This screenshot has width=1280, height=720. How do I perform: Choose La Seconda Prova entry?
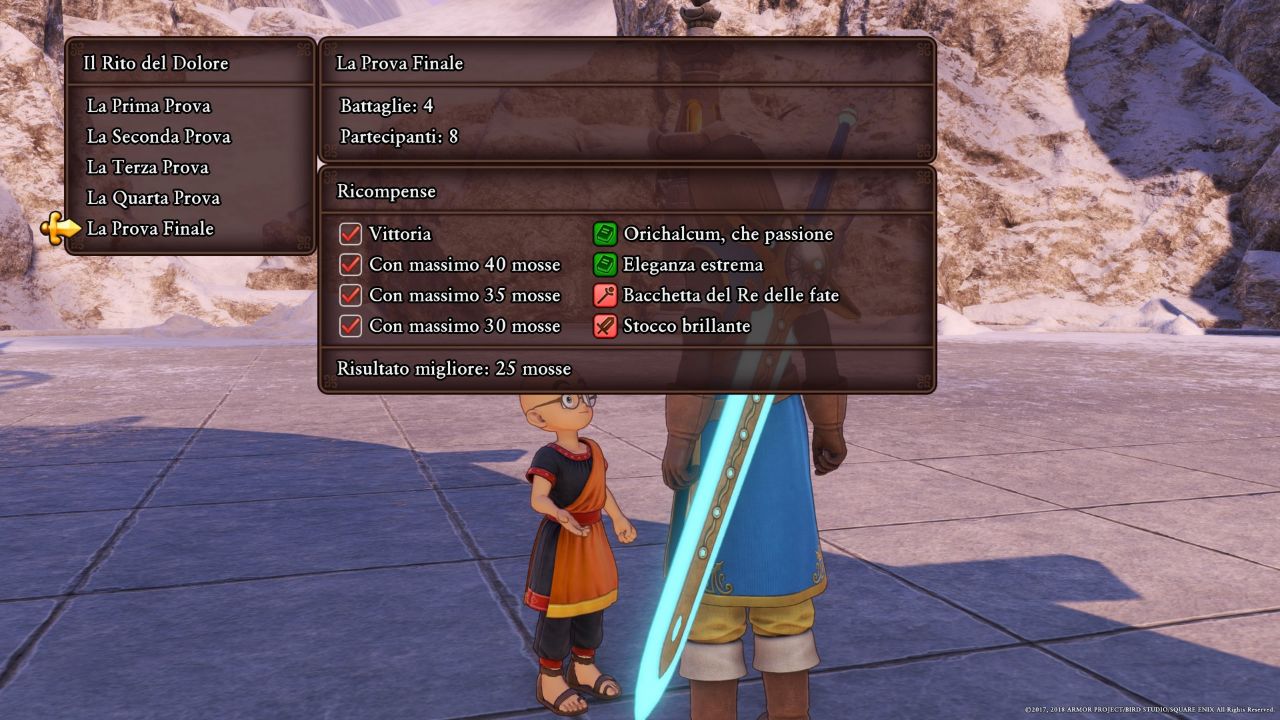(x=159, y=137)
